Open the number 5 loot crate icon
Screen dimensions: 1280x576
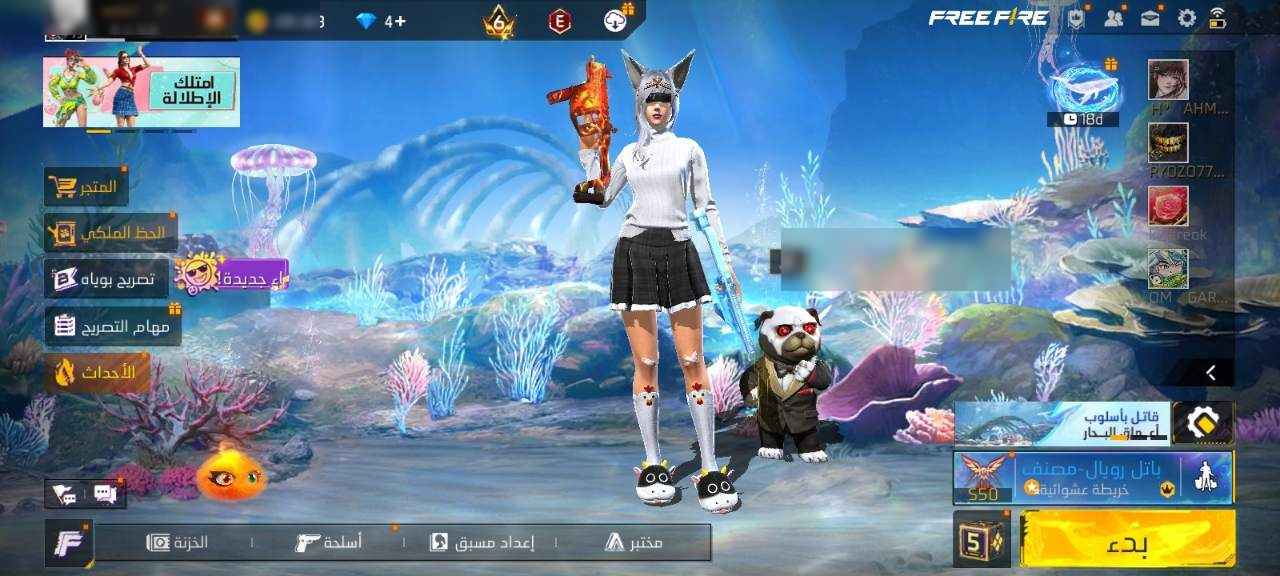click(982, 539)
